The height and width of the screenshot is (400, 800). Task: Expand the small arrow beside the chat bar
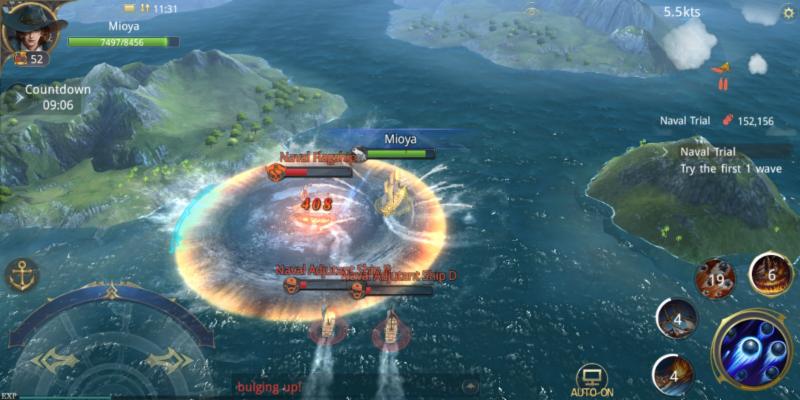click(x=469, y=386)
